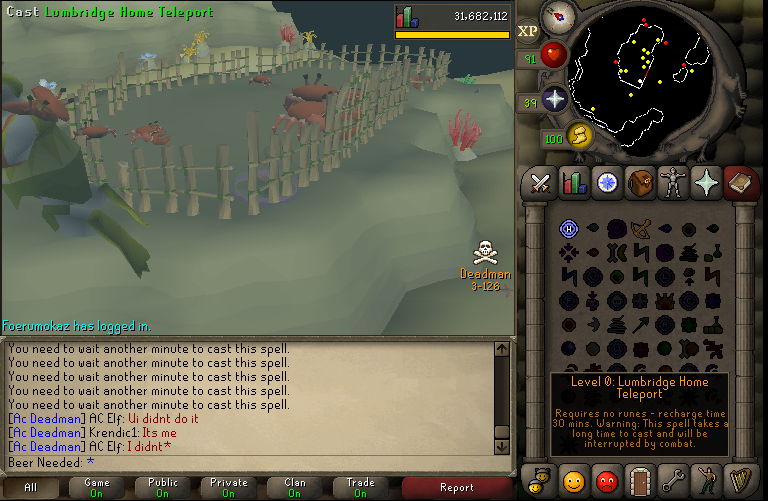Open the Inventory backpack tab
The width and height of the screenshot is (768, 501).
click(x=640, y=183)
